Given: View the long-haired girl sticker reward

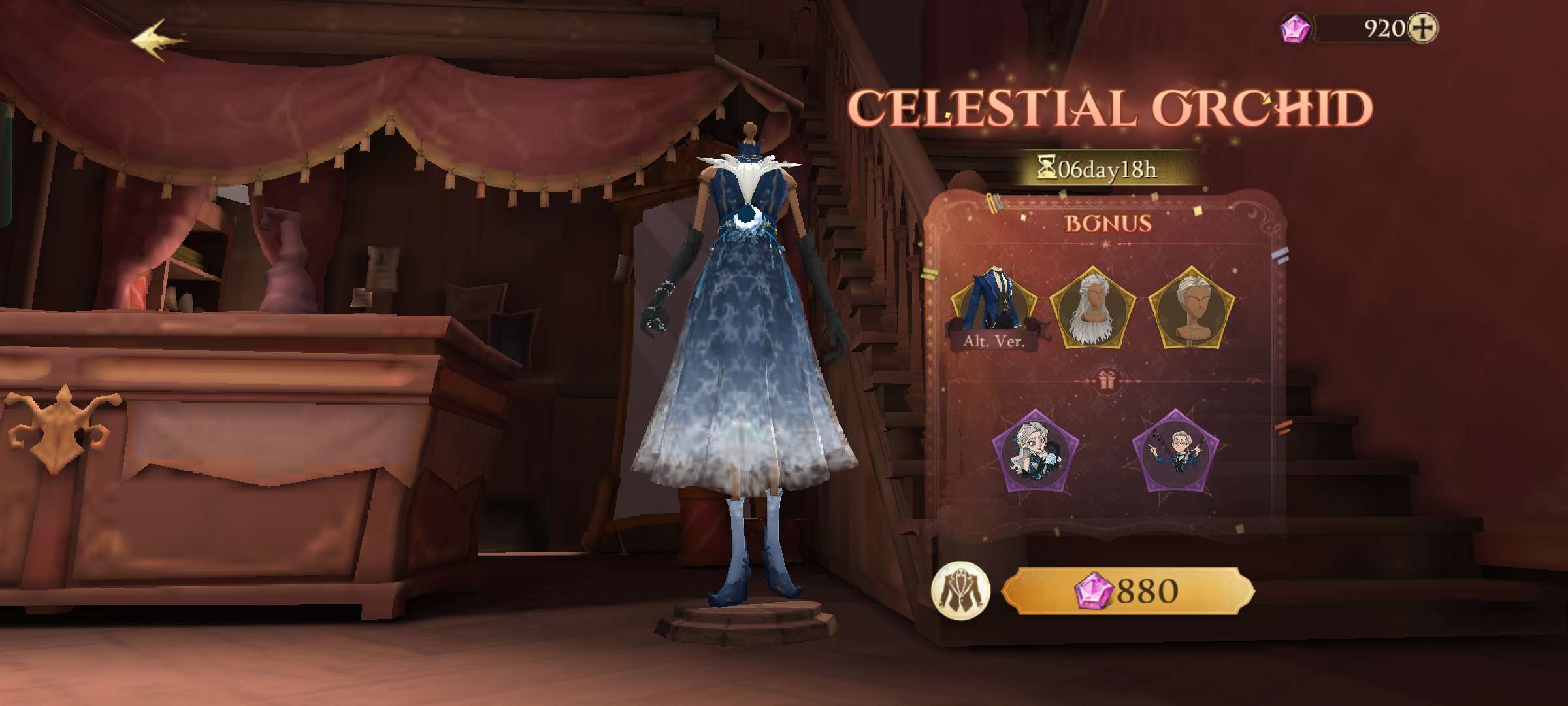Looking at the screenshot, I should tap(1035, 452).
